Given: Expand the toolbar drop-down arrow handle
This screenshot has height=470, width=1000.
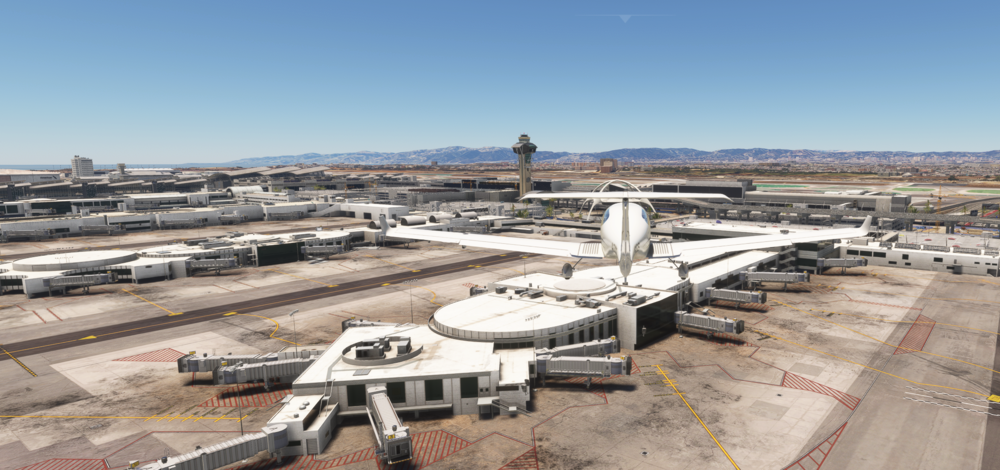Looking at the screenshot, I should click(625, 18).
